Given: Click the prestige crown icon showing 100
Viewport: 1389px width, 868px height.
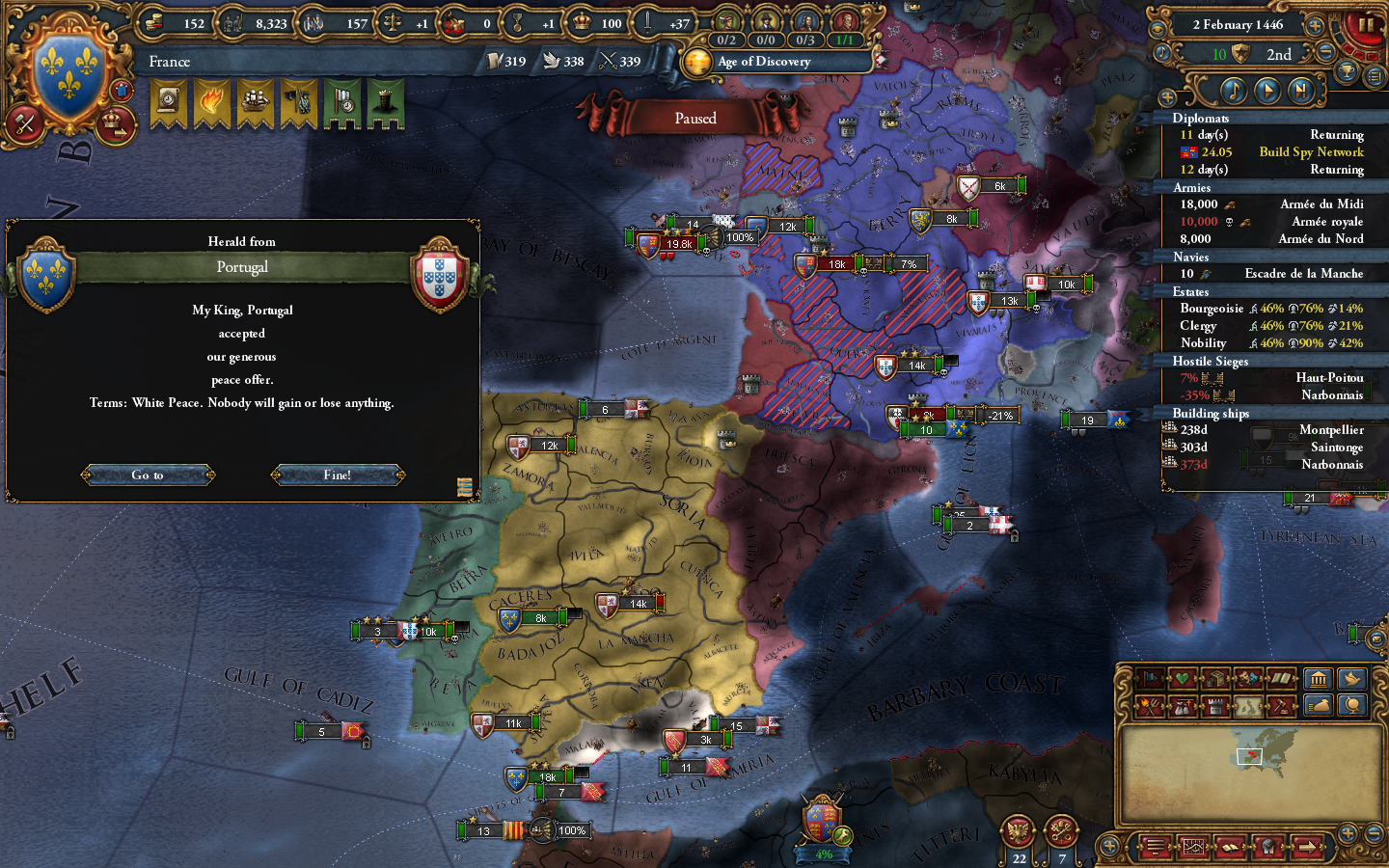Looking at the screenshot, I should point(581,24).
